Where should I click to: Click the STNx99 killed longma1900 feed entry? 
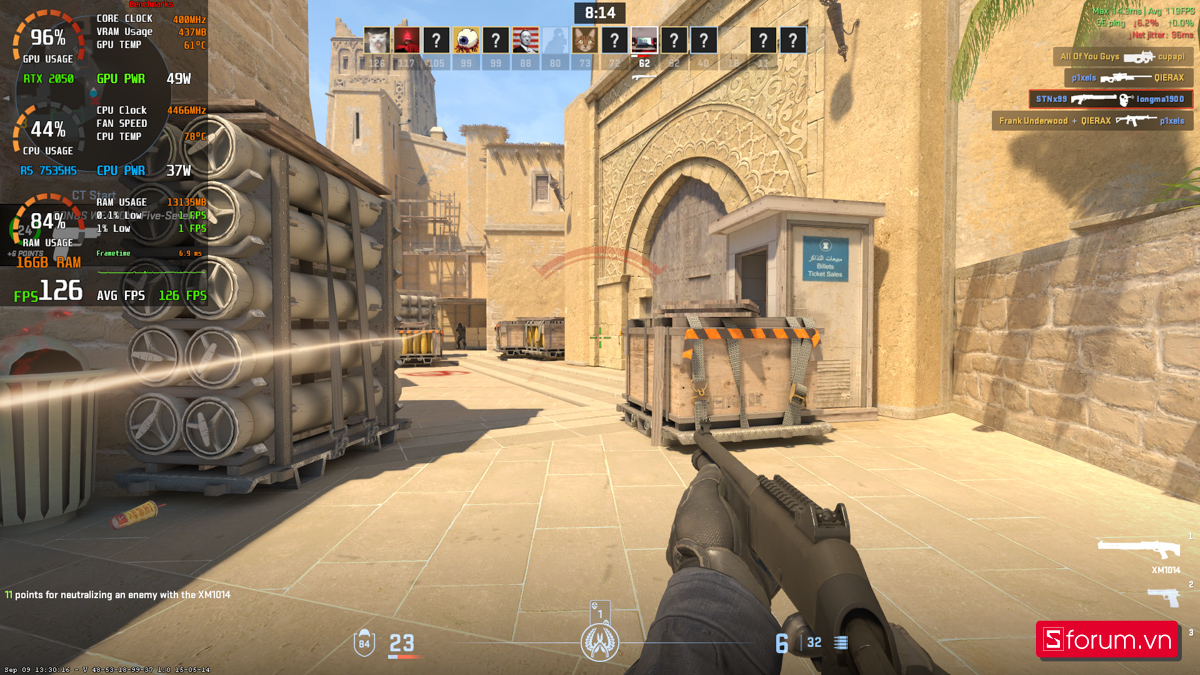tap(1110, 99)
